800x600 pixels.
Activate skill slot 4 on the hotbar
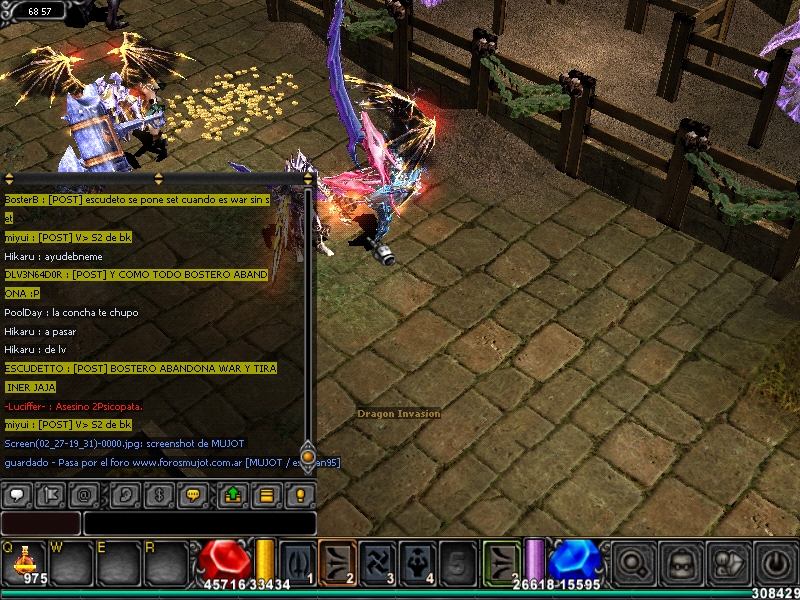(418, 562)
